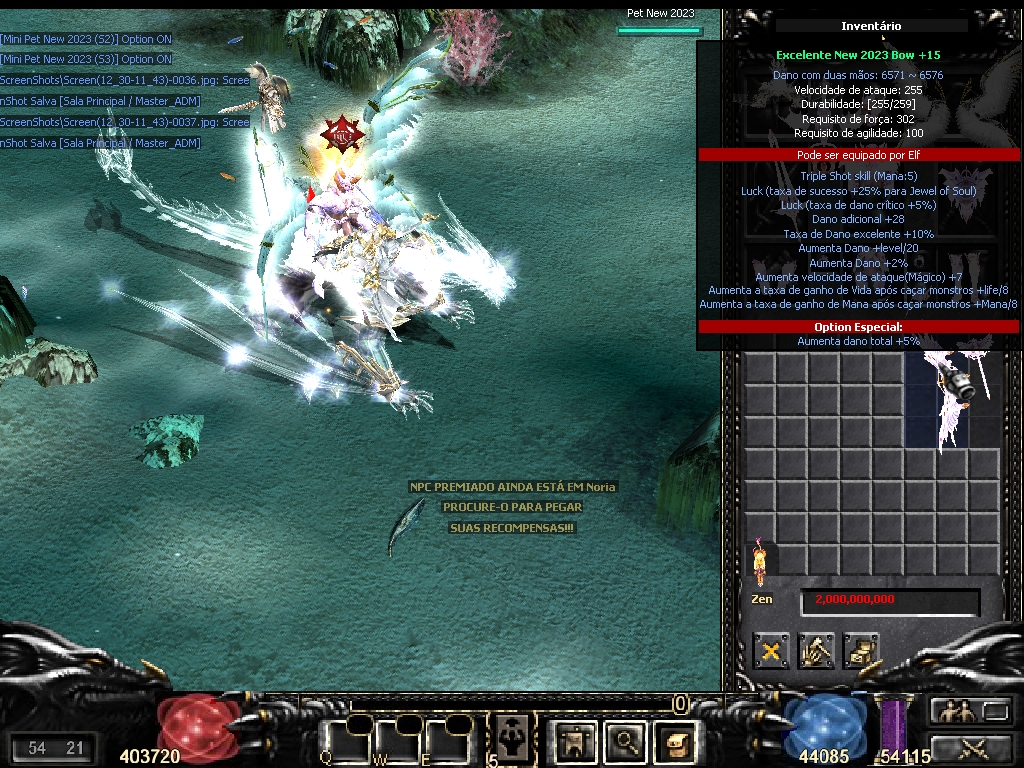Select the Q hotkey item slot

pos(346,740)
